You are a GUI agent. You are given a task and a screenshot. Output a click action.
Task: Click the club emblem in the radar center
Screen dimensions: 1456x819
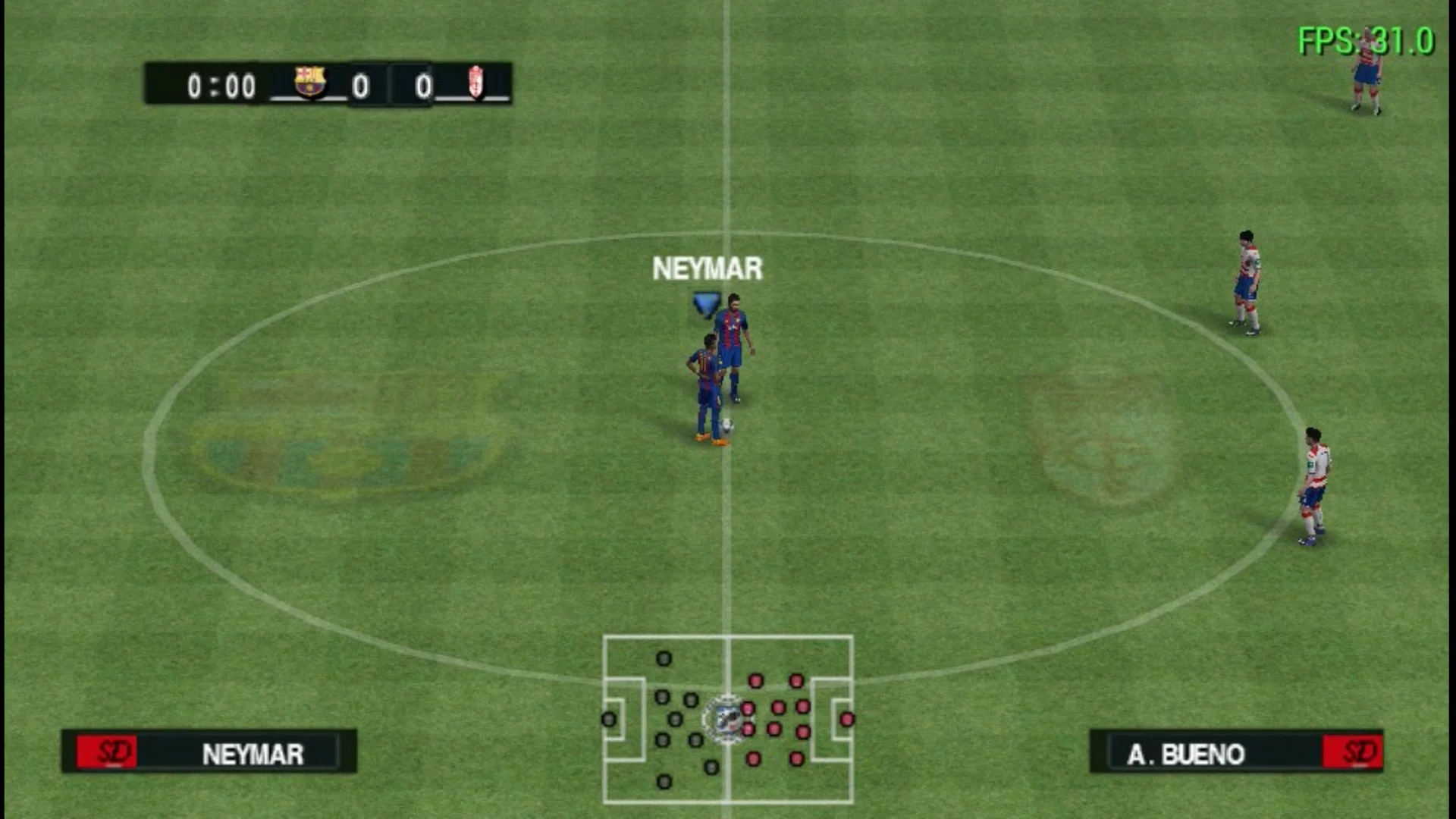(x=727, y=718)
